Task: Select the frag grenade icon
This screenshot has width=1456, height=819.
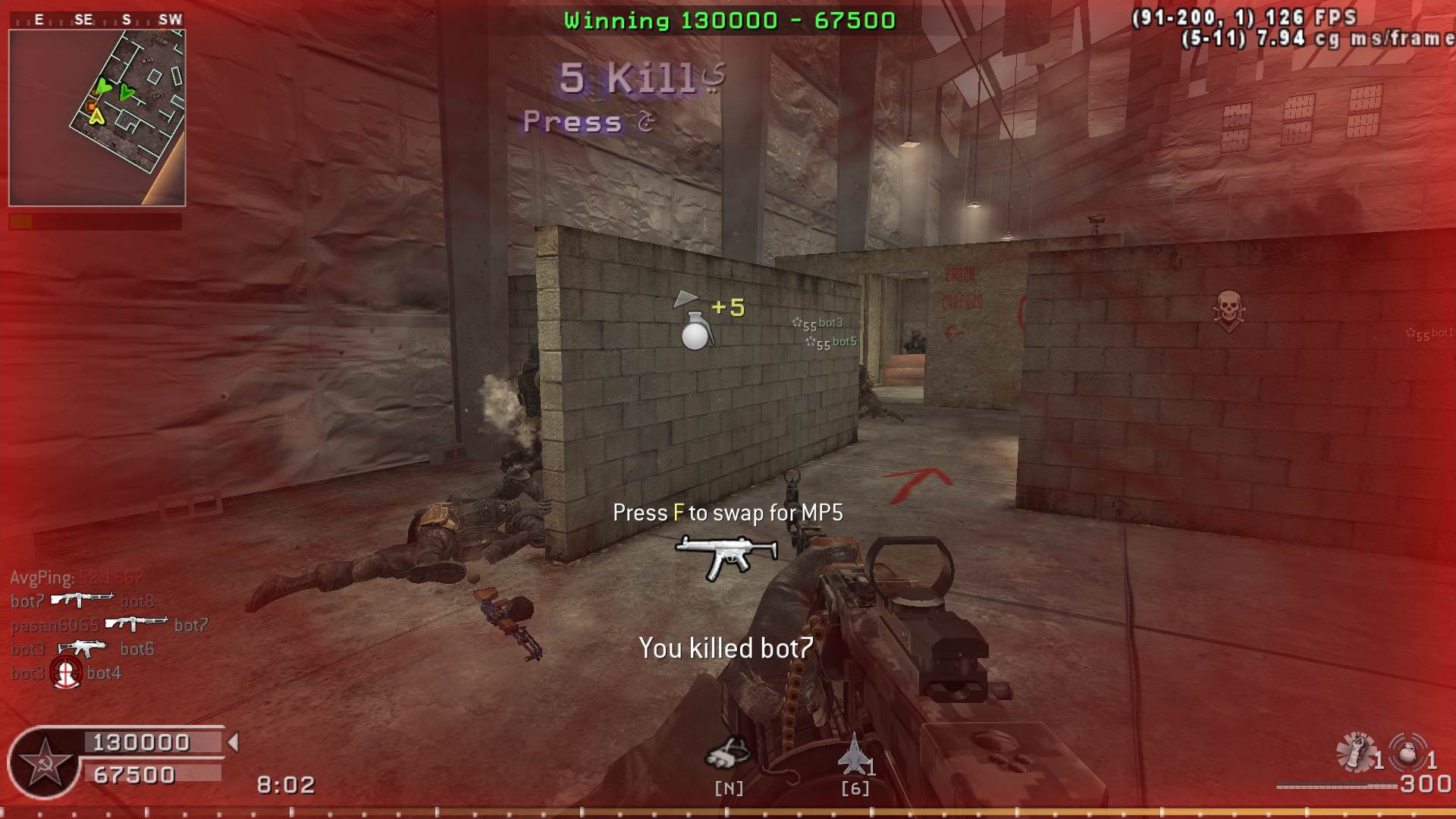Action: coord(1408,752)
